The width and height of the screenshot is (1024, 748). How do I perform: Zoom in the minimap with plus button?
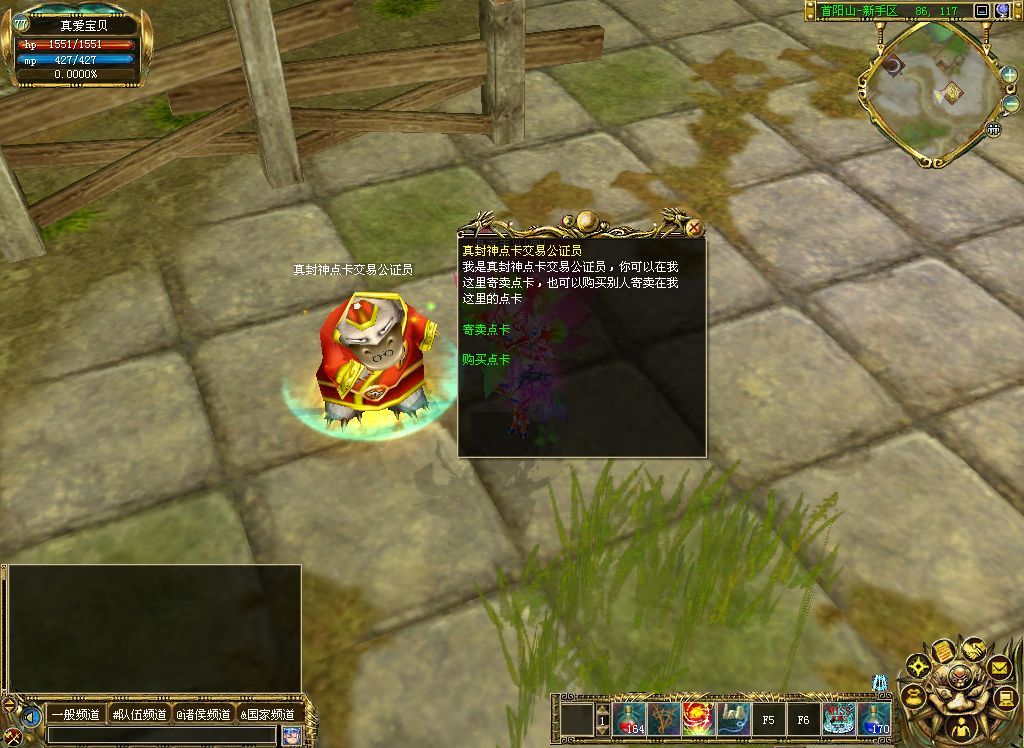[x=1009, y=74]
